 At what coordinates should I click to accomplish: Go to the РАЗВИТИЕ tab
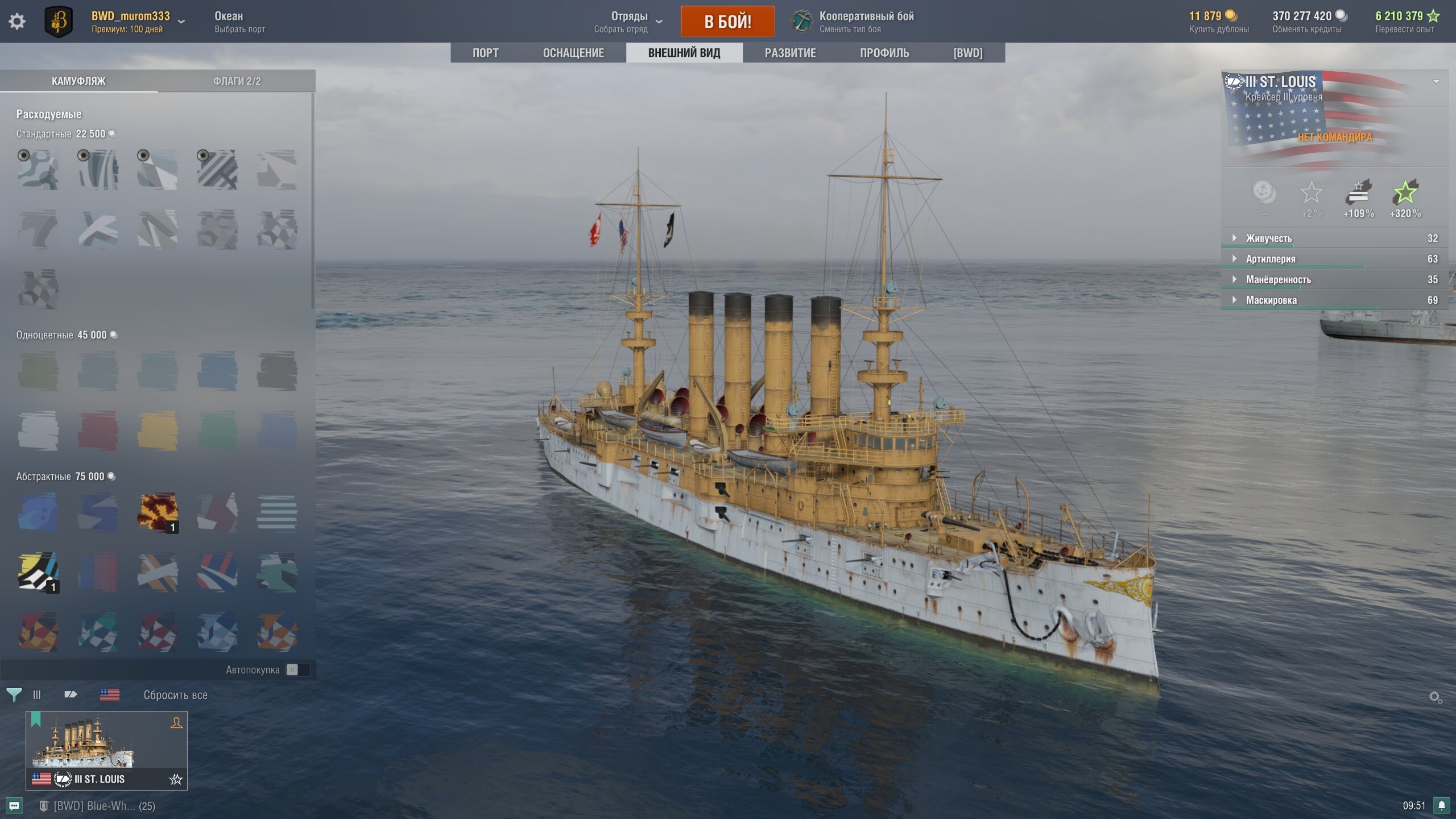789,53
